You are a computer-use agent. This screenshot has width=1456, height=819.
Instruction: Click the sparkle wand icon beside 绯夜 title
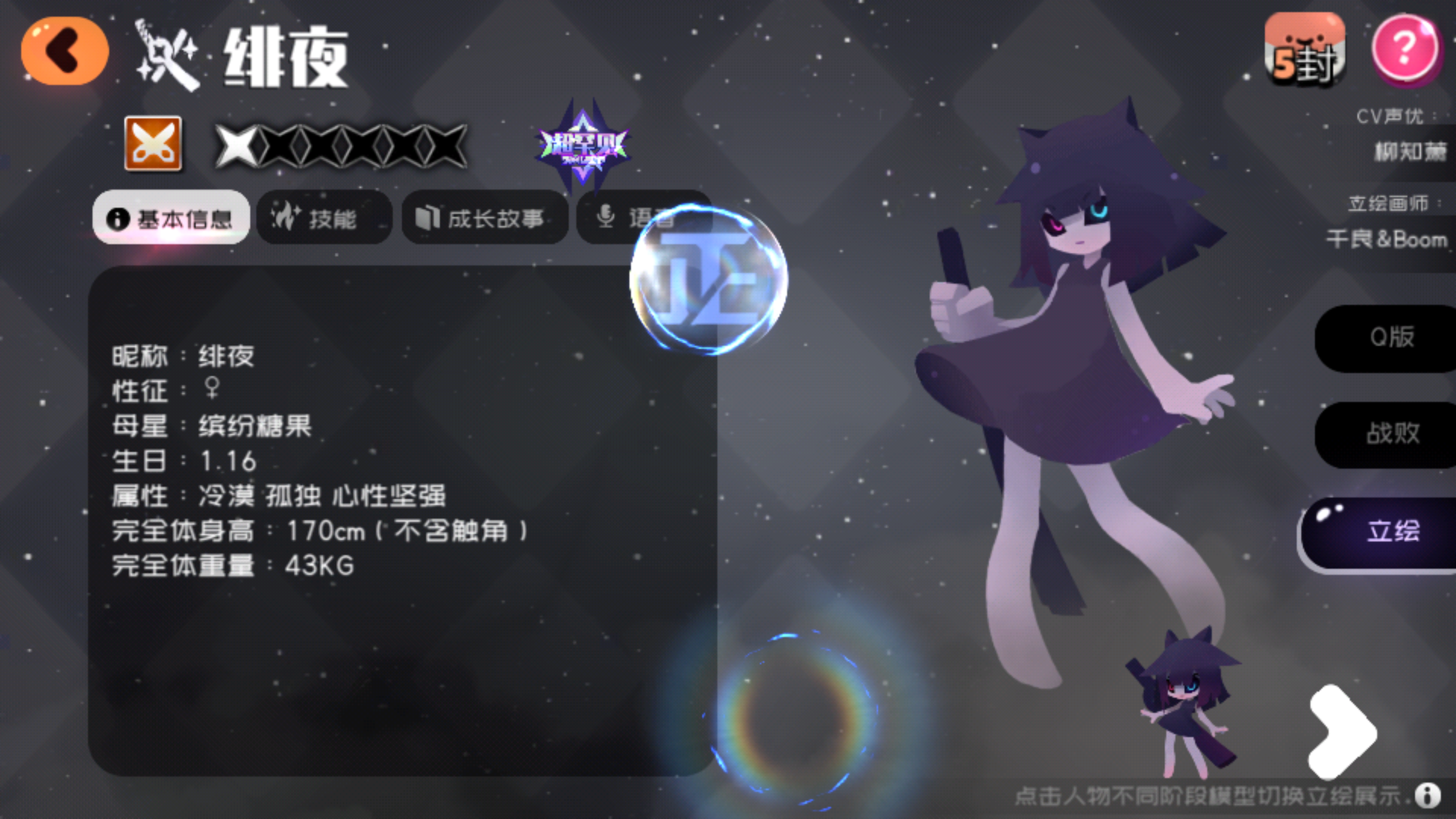[165, 52]
